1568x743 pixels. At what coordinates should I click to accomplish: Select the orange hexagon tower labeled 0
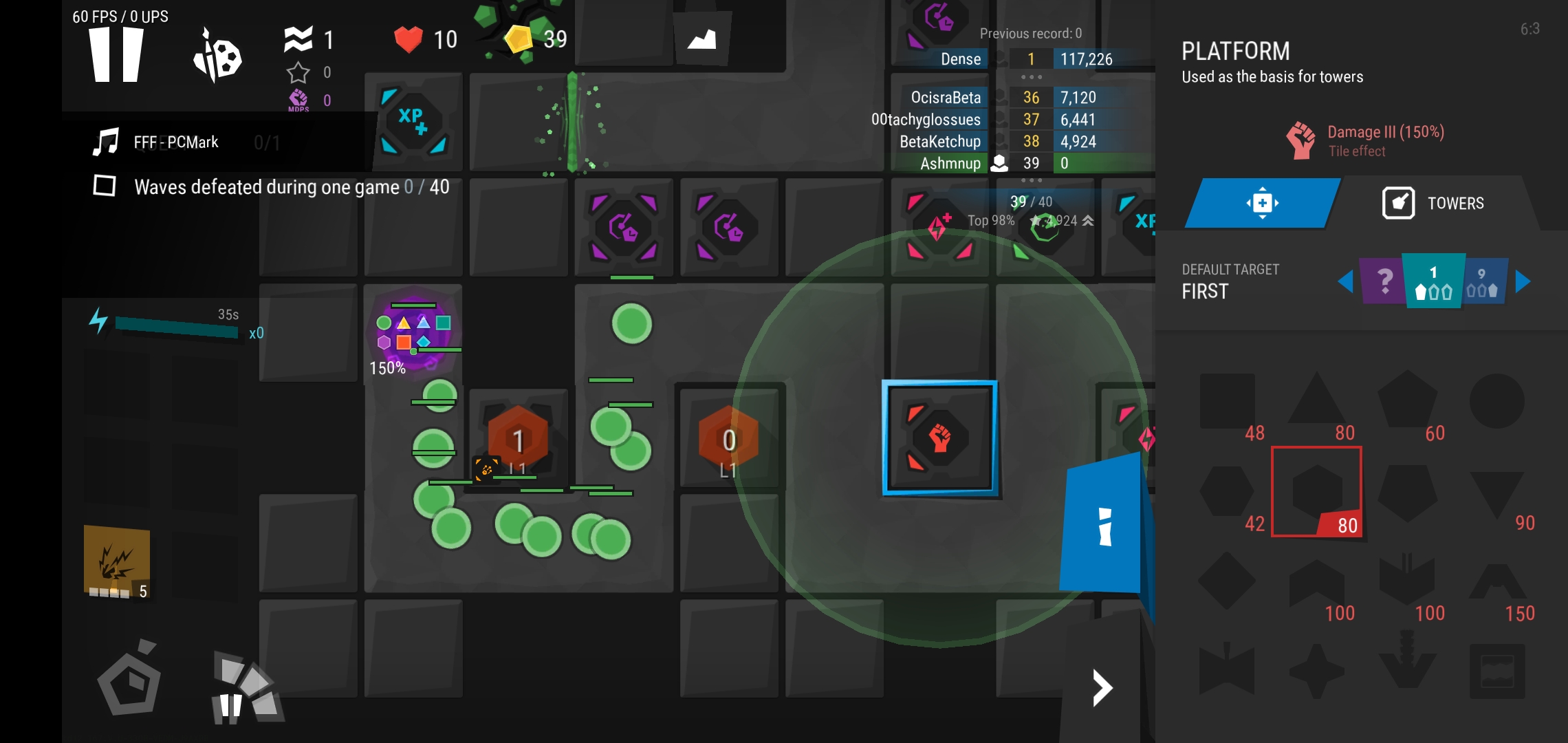[x=728, y=440]
